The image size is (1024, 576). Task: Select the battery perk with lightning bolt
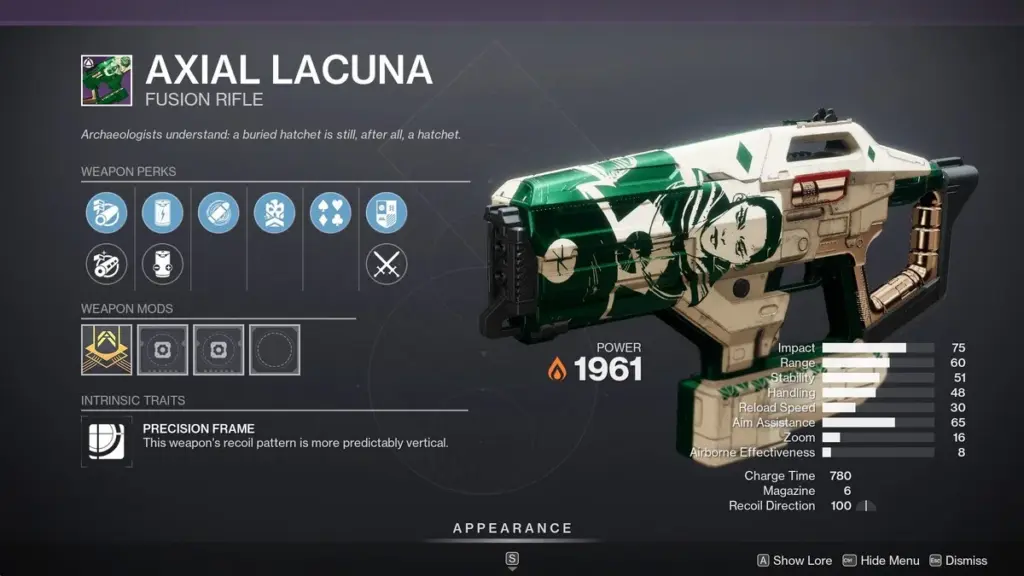click(x=162, y=213)
